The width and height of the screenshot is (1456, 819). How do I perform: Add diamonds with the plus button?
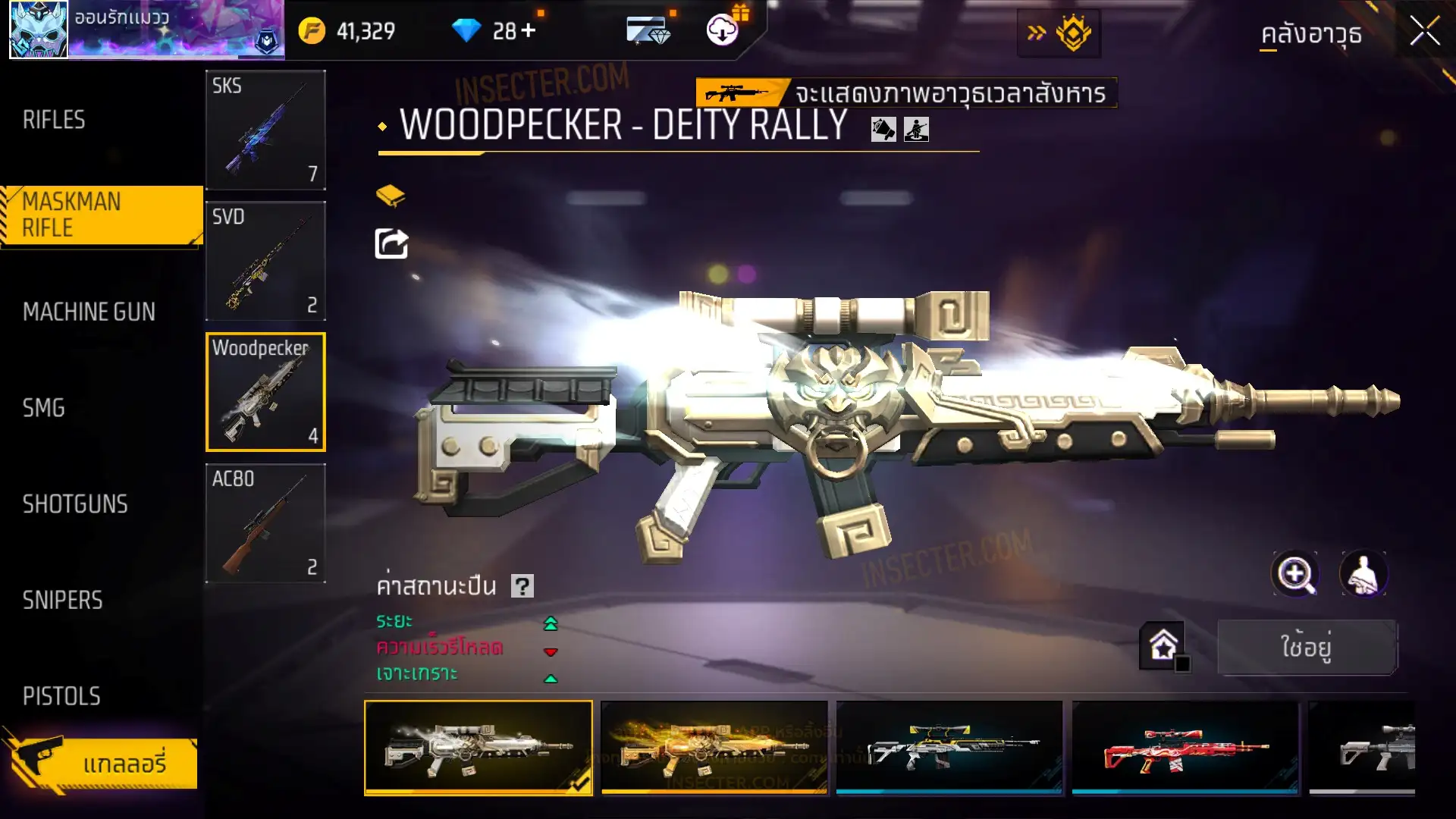coord(529,31)
